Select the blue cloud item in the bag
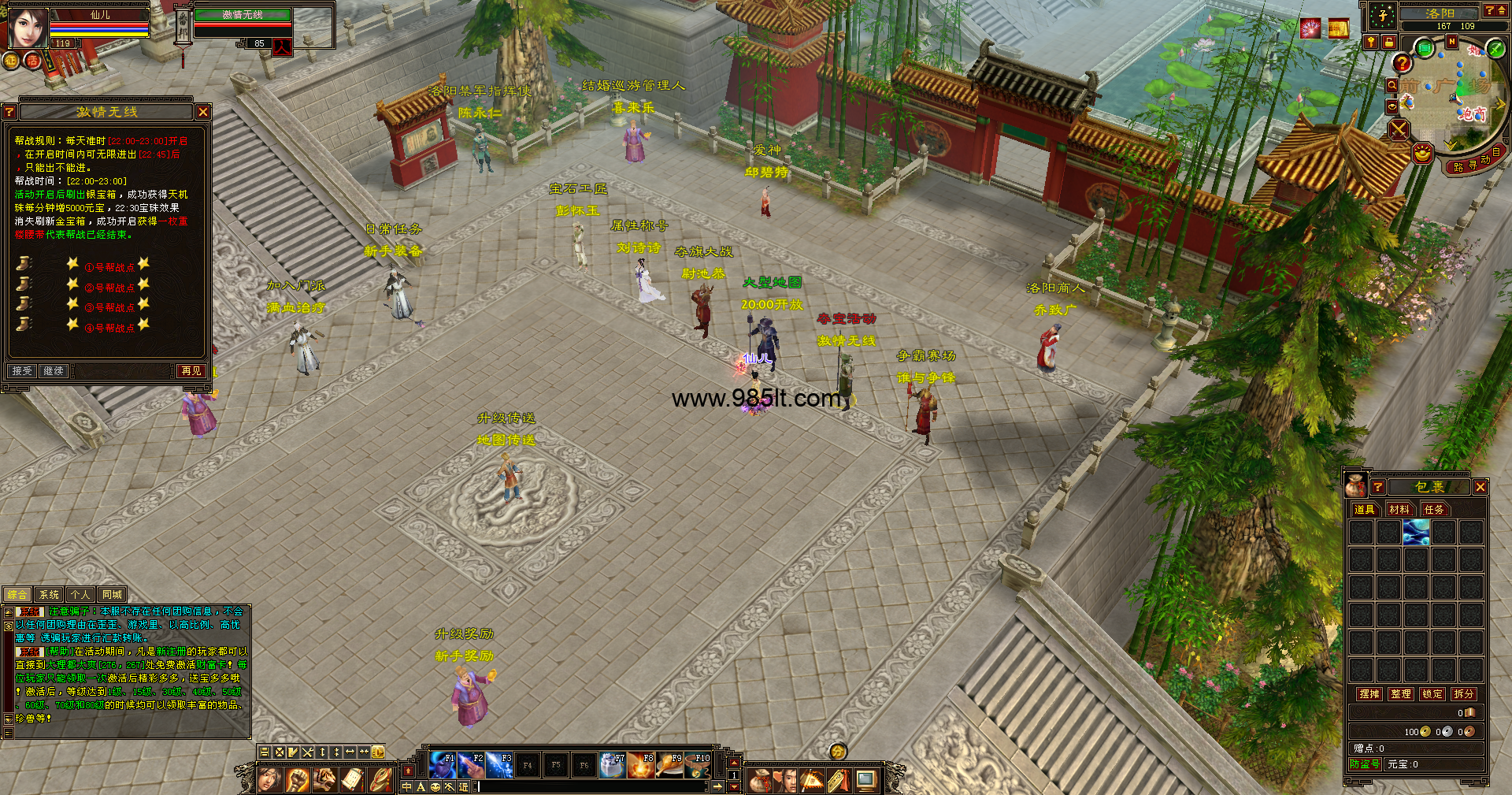This screenshot has height=795, width=1512. coord(1416,533)
